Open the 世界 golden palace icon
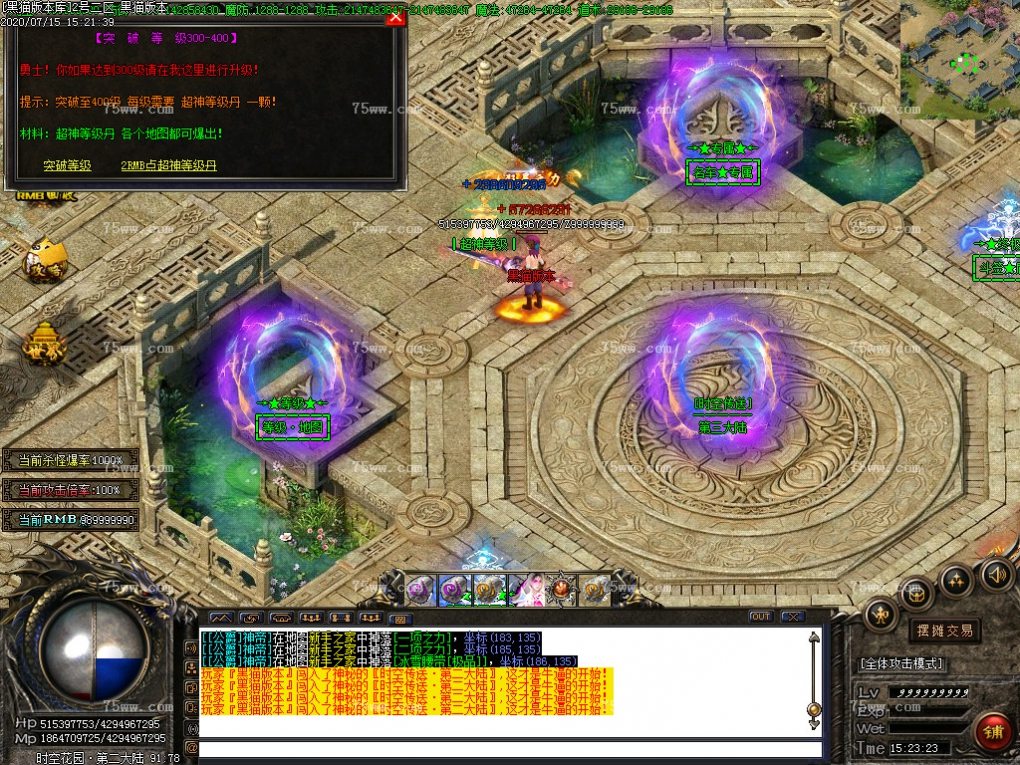Viewport: 1020px width, 765px height. click(x=45, y=344)
